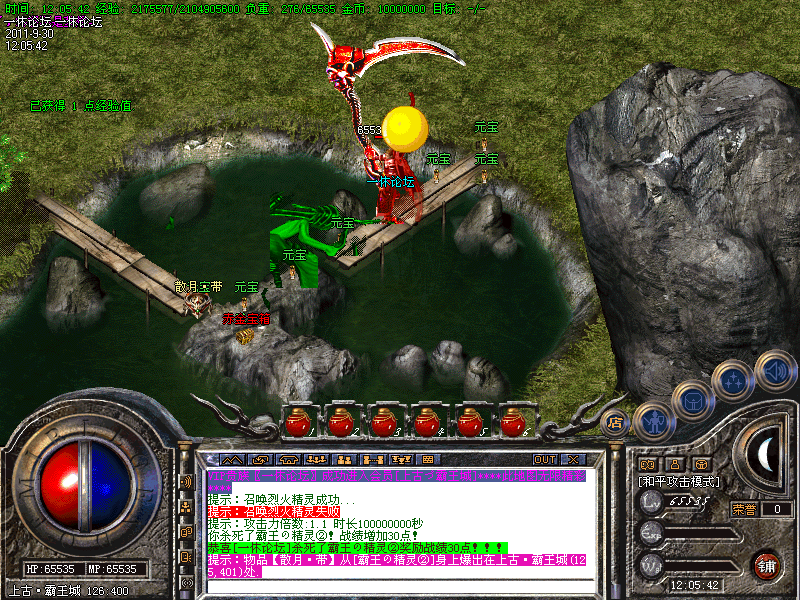The height and width of the screenshot is (600, 800).
Task: Open the stall via the red 铺 button
Action: (x=767, y=565)
